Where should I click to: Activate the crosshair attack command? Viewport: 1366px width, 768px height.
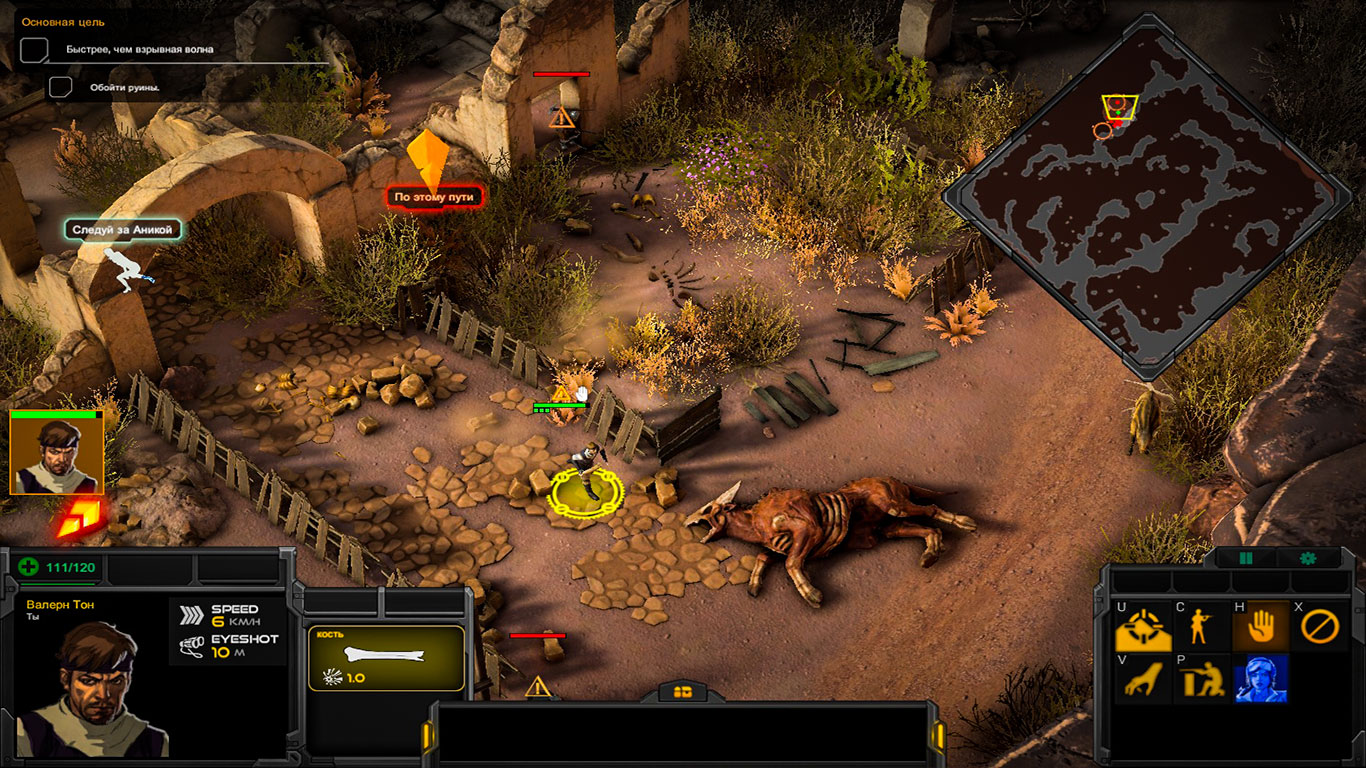[1142, 628]
